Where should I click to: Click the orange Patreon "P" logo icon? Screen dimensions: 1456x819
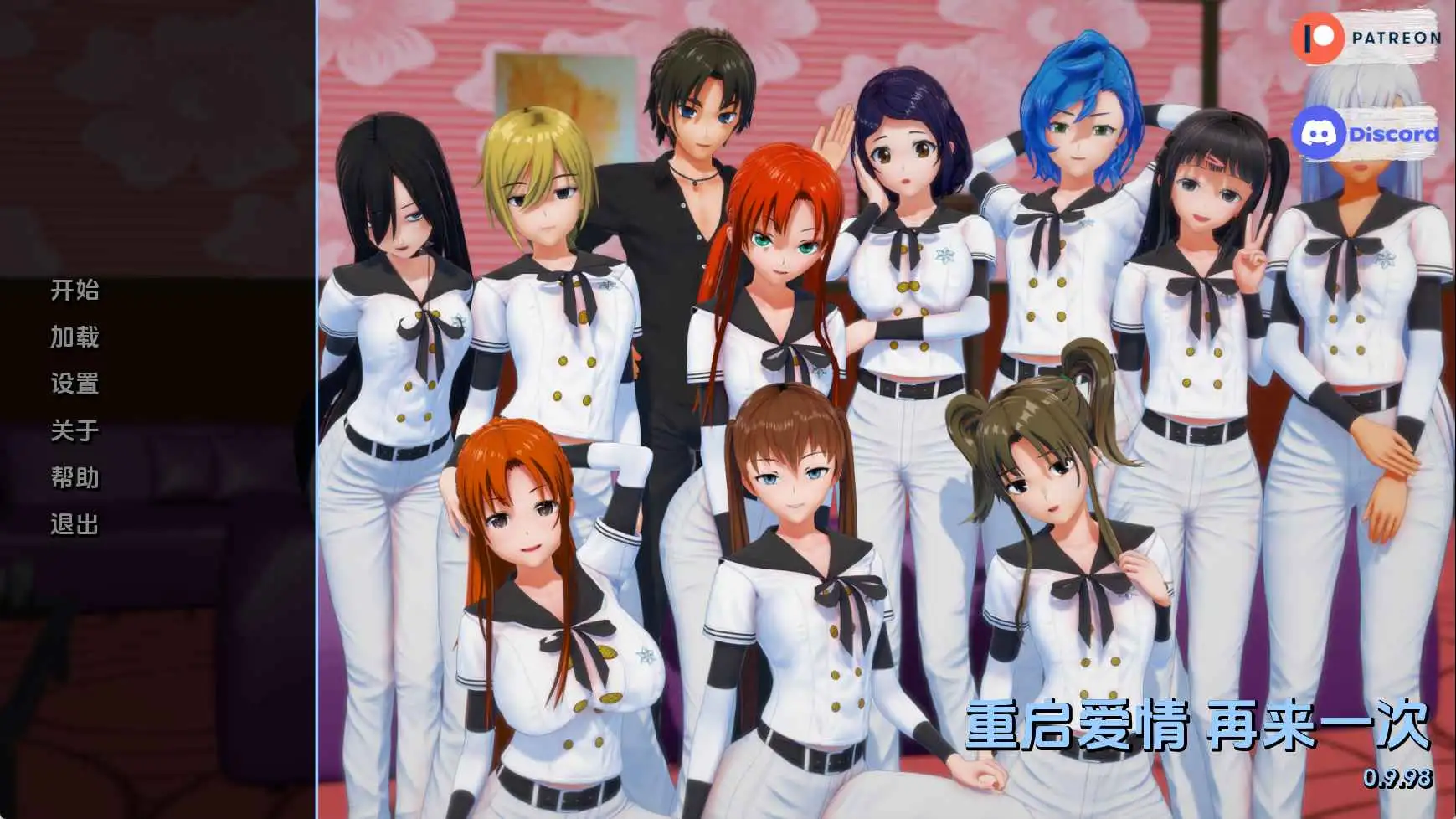pyautogui.click(x=1319, y=37)
